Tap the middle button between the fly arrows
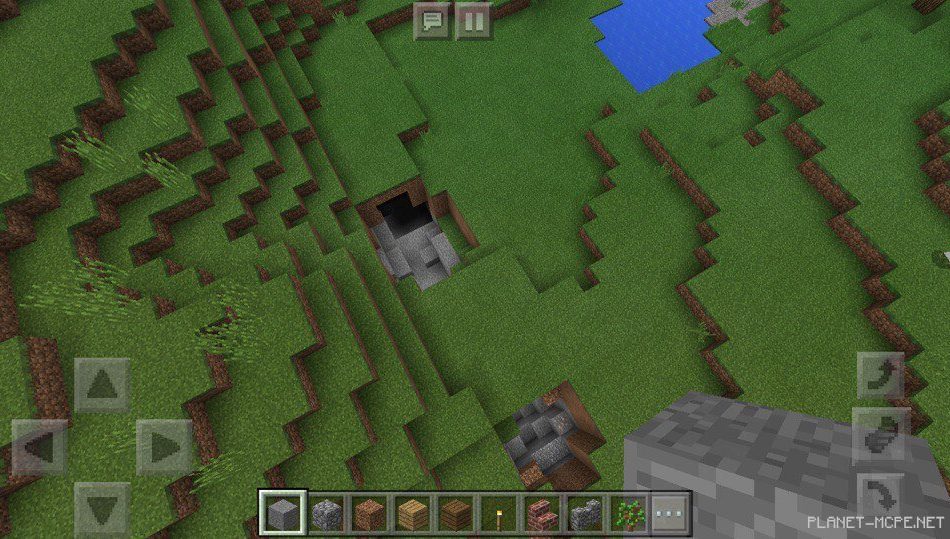950x539 pixels. click(x=881, y=435)
